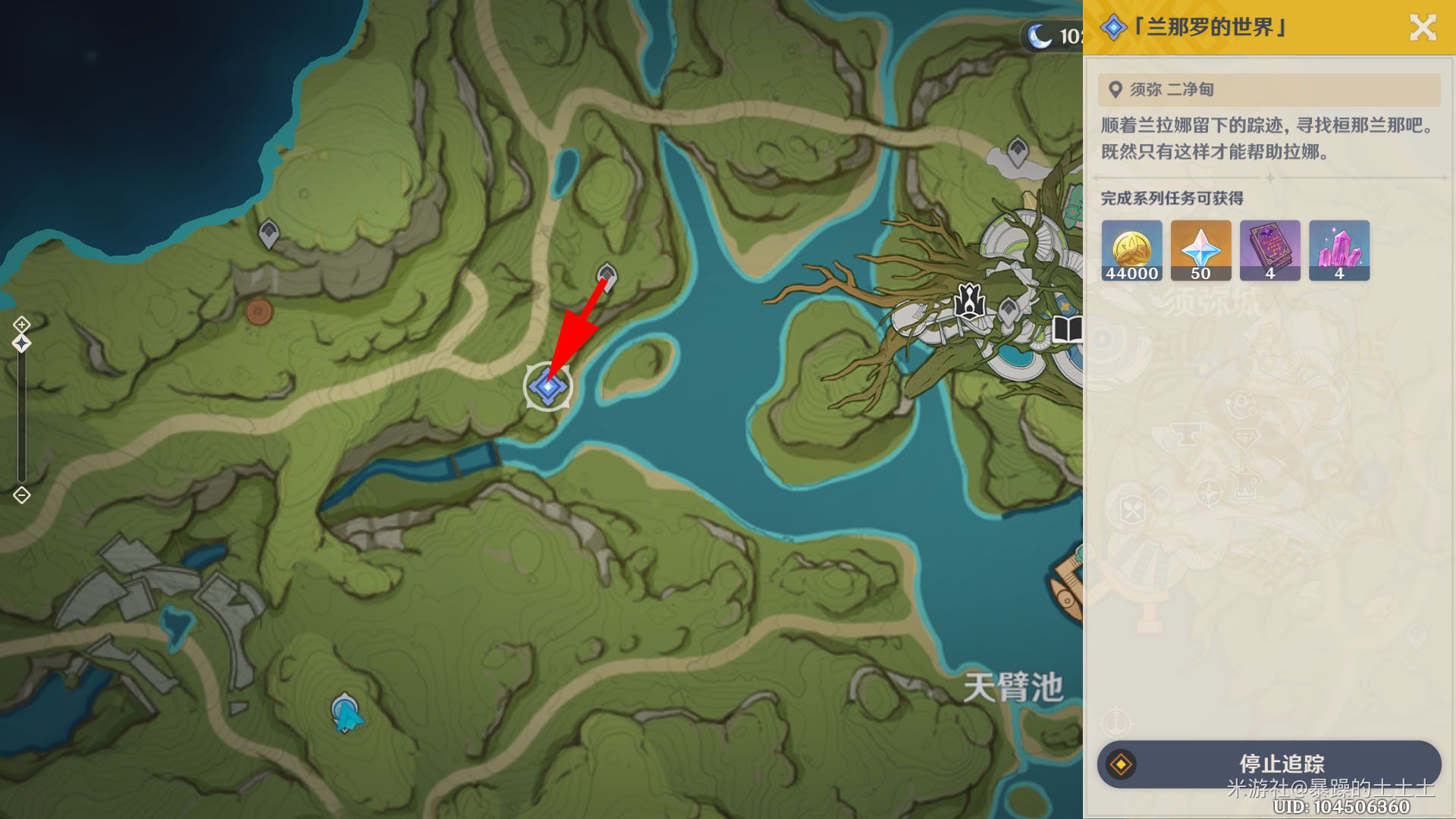Click the blue diamond quest marker
This screenshot has height=819, width=1456.
[x=547, y=387]
